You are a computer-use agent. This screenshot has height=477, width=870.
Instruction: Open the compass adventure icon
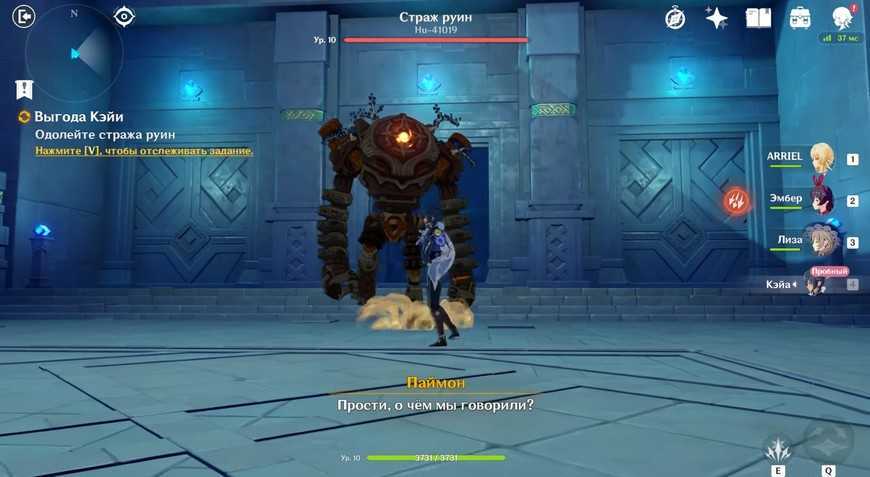click(x=675, y=18)
